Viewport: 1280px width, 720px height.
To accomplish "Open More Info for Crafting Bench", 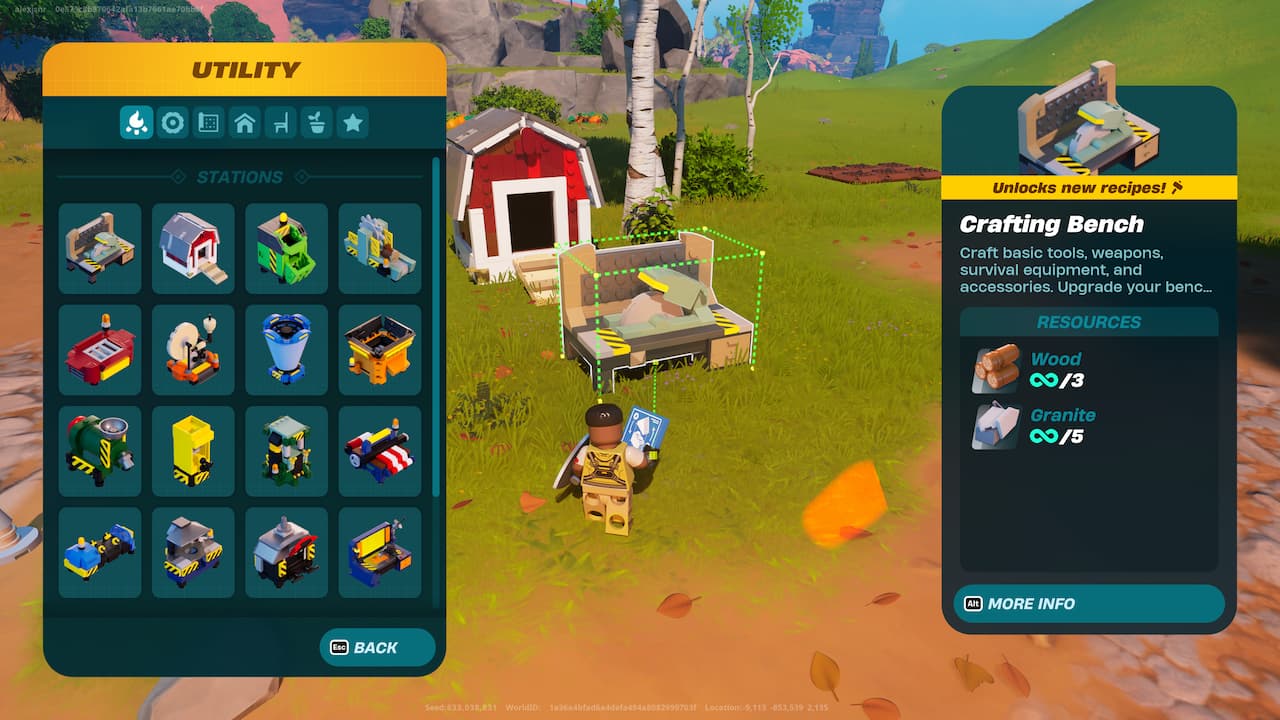I will [1088, 604].
